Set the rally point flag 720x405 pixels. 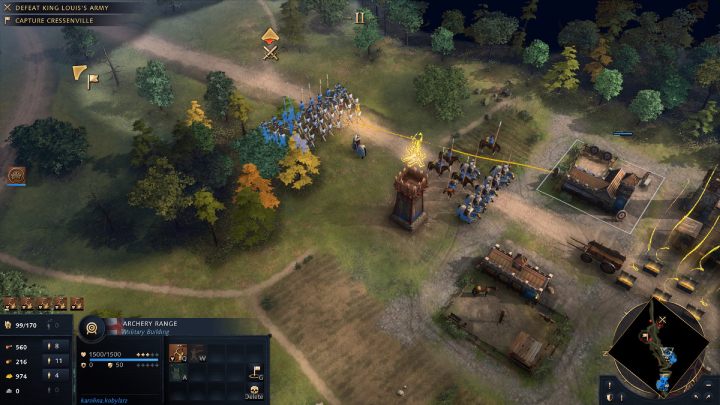pos(256,371)
